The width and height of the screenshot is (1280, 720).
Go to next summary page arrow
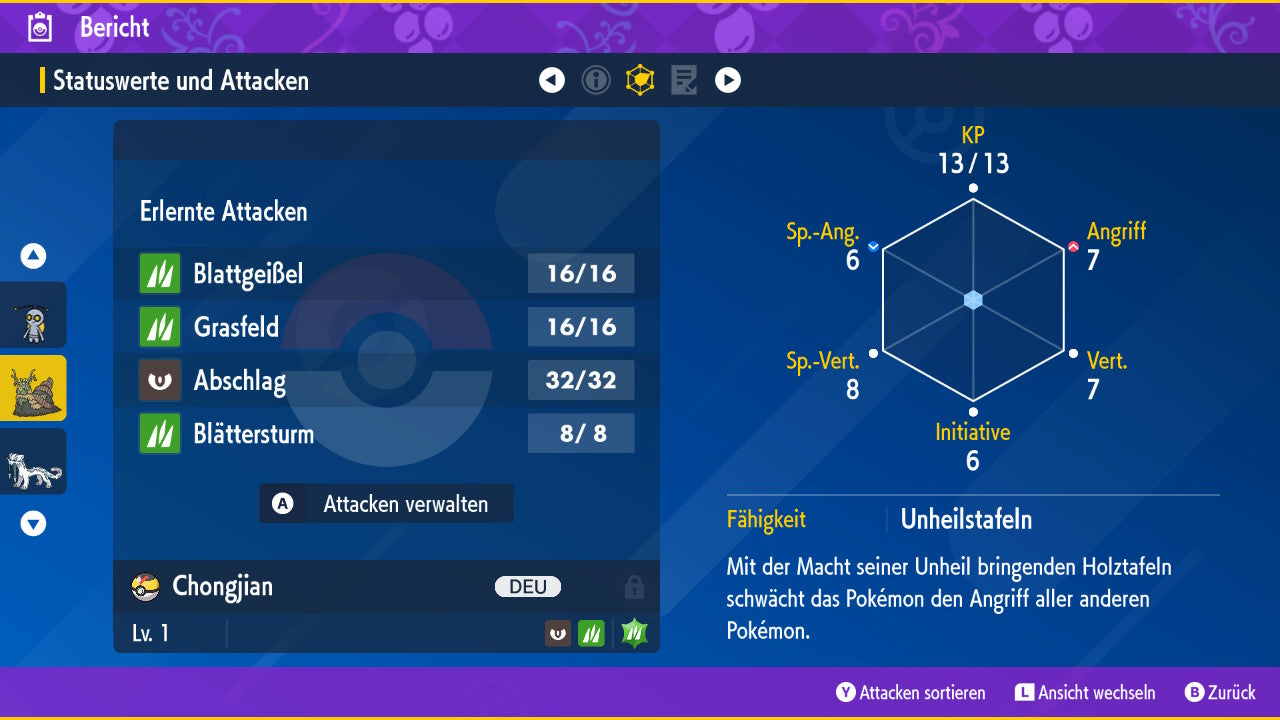728,80
